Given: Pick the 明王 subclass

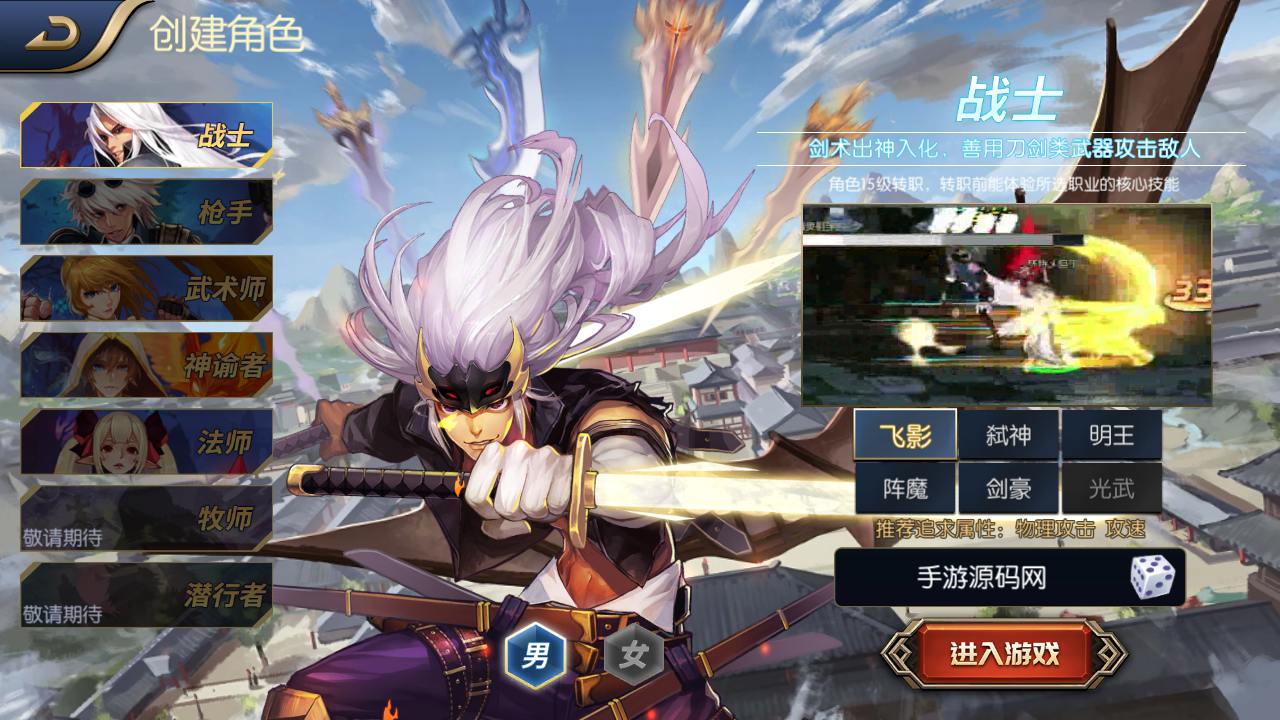Looking at the screenshot, I should point(1111,435).
